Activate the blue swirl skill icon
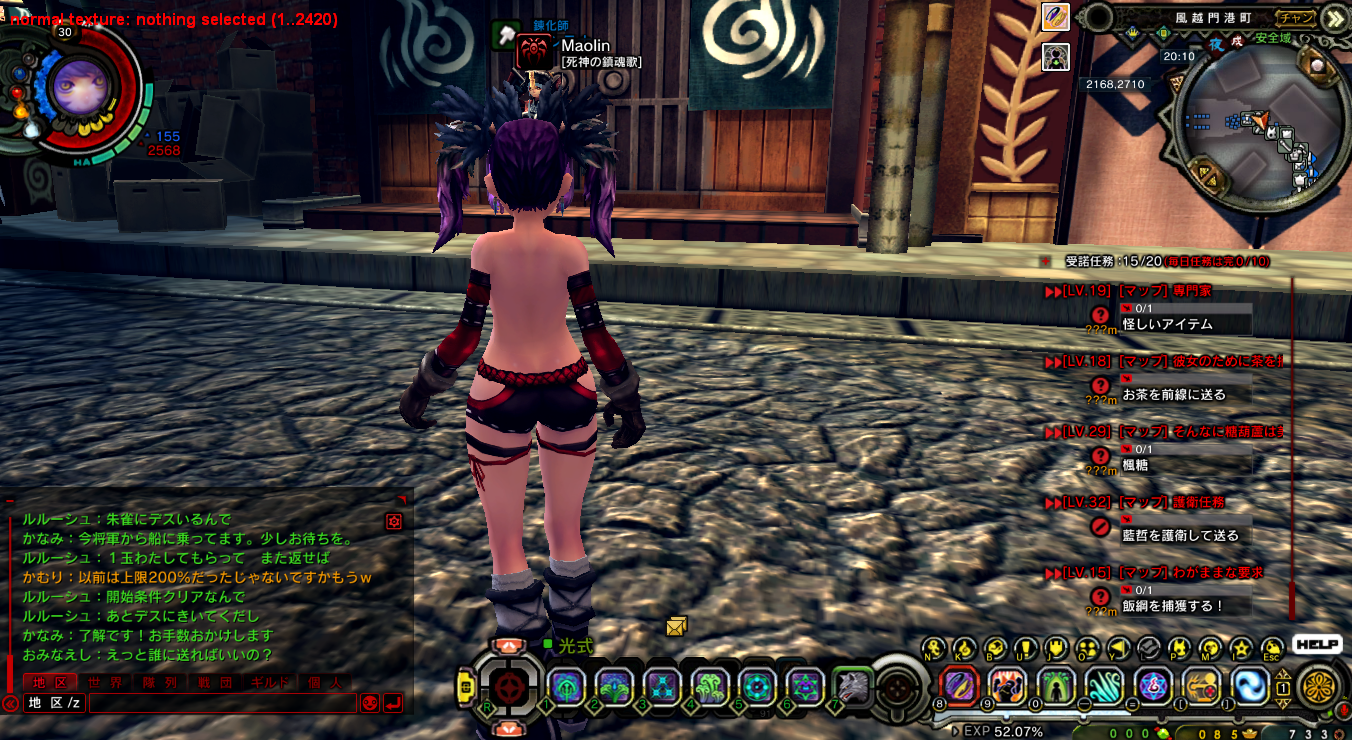The image size is (1352, 740). [1250, 686]
